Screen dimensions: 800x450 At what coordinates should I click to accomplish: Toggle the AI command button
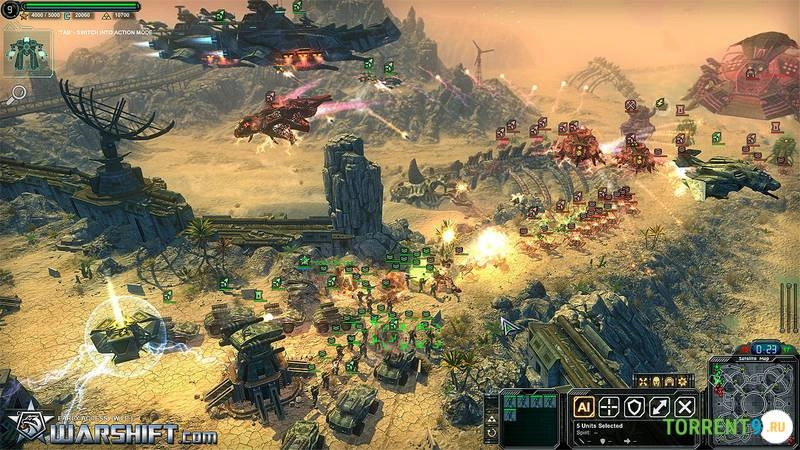point(582,407)
